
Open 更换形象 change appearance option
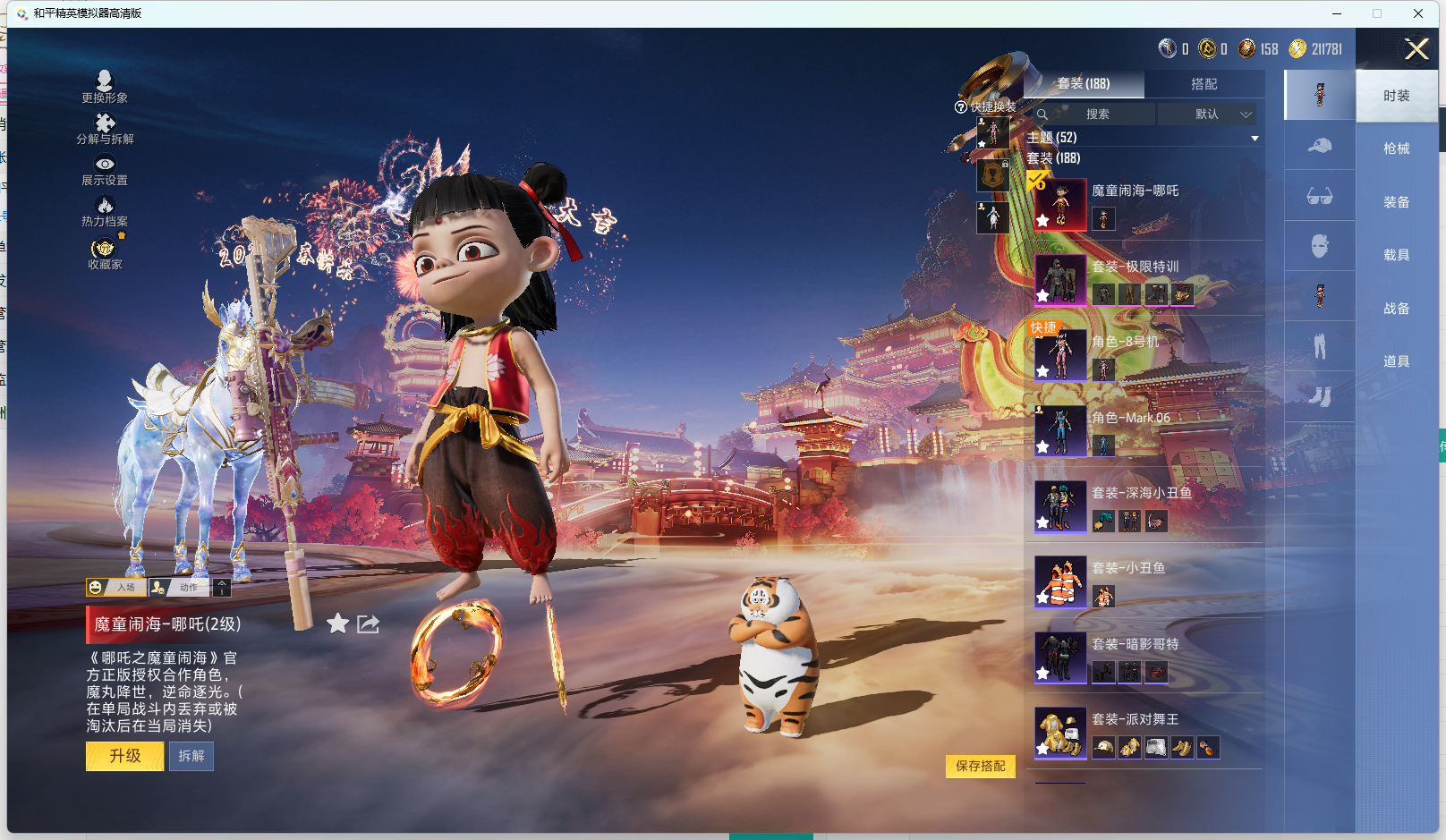click(x=105, y=87)
